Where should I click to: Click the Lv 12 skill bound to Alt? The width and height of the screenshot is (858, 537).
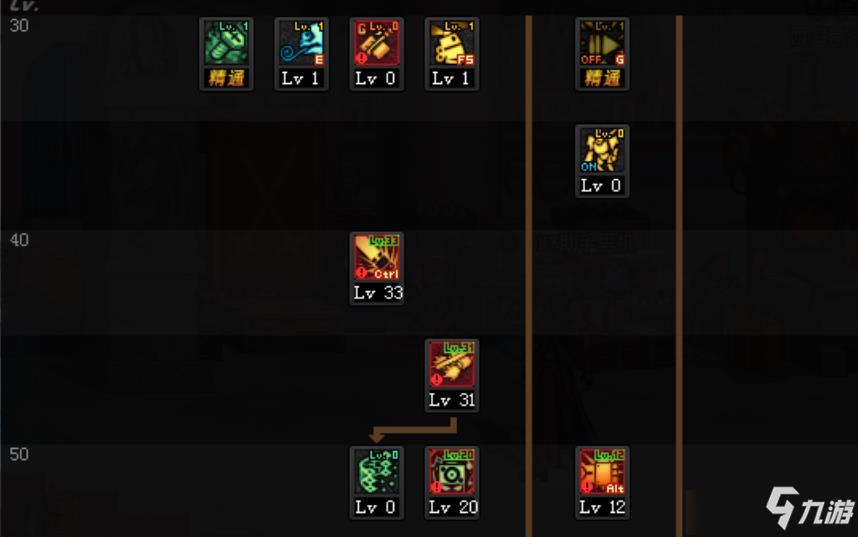[602, 472]
